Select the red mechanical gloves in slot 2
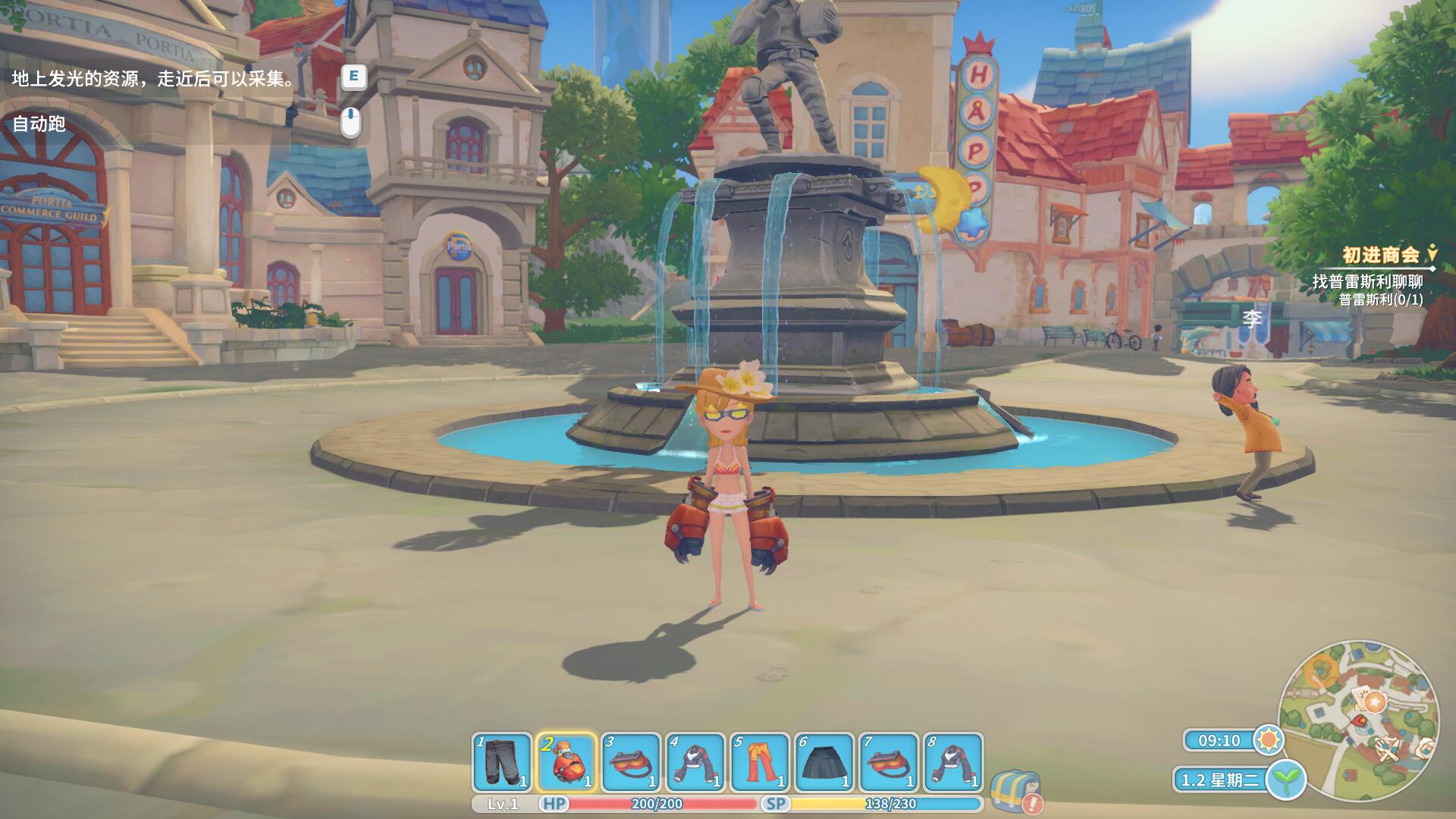This screenshot has width=1456, height=819. click(566, 761)
